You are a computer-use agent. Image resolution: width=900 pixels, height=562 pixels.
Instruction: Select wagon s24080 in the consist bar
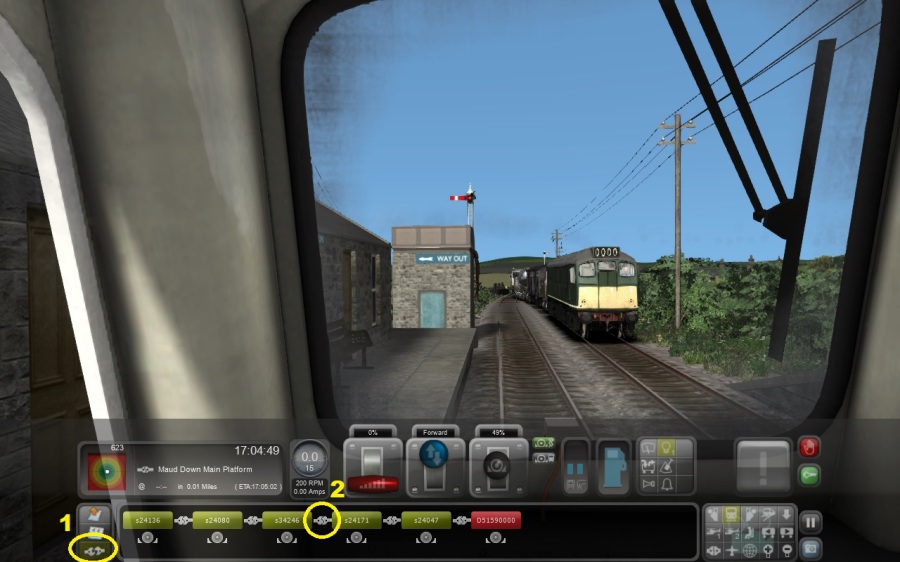[217, 520]
